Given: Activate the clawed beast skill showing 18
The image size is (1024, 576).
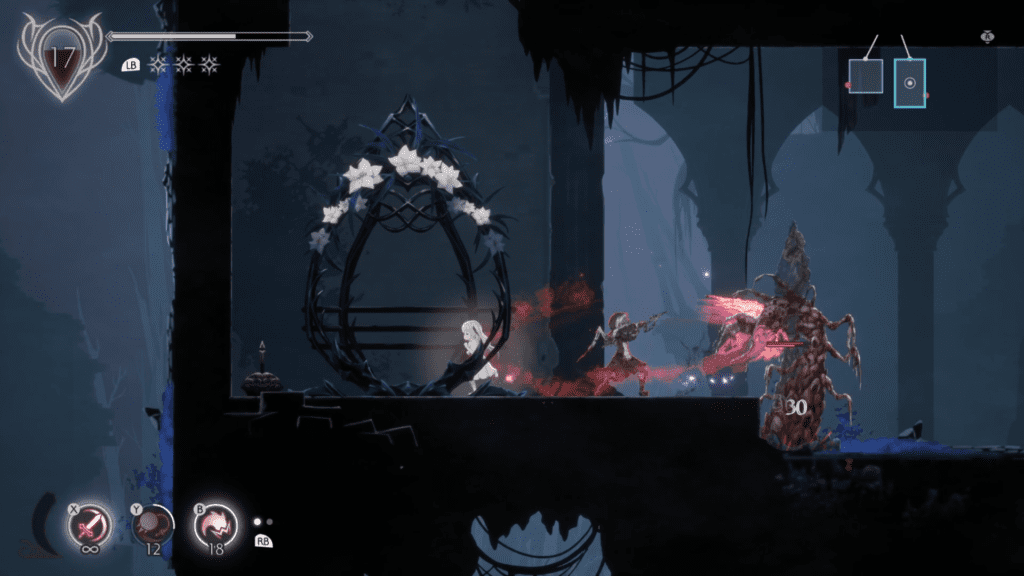Looking at the screenshot, I should pyautogui.click(x=216, y=524).
